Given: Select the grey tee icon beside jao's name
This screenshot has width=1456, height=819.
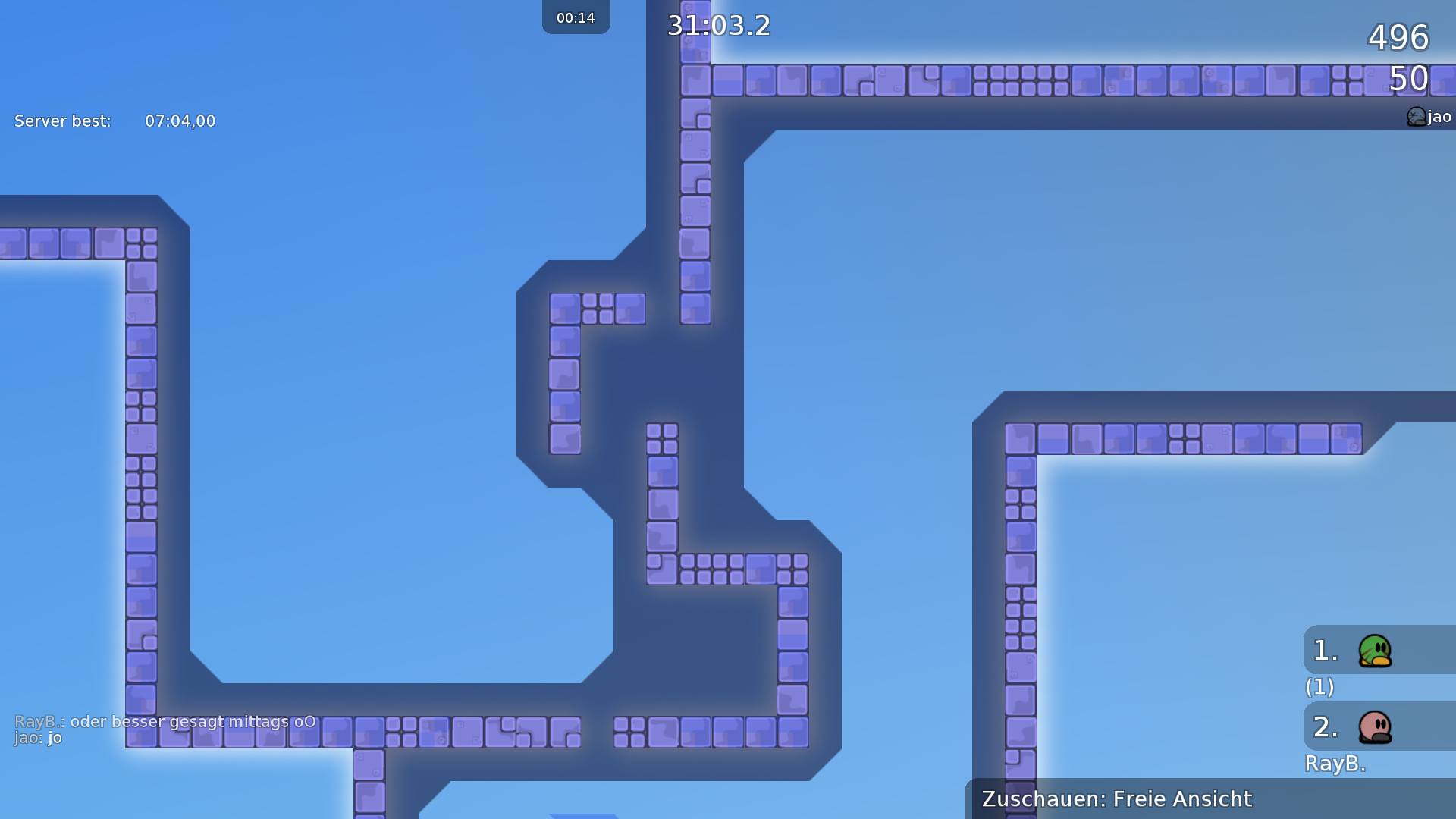Looking at the screenshot, I should (1415, 117).
